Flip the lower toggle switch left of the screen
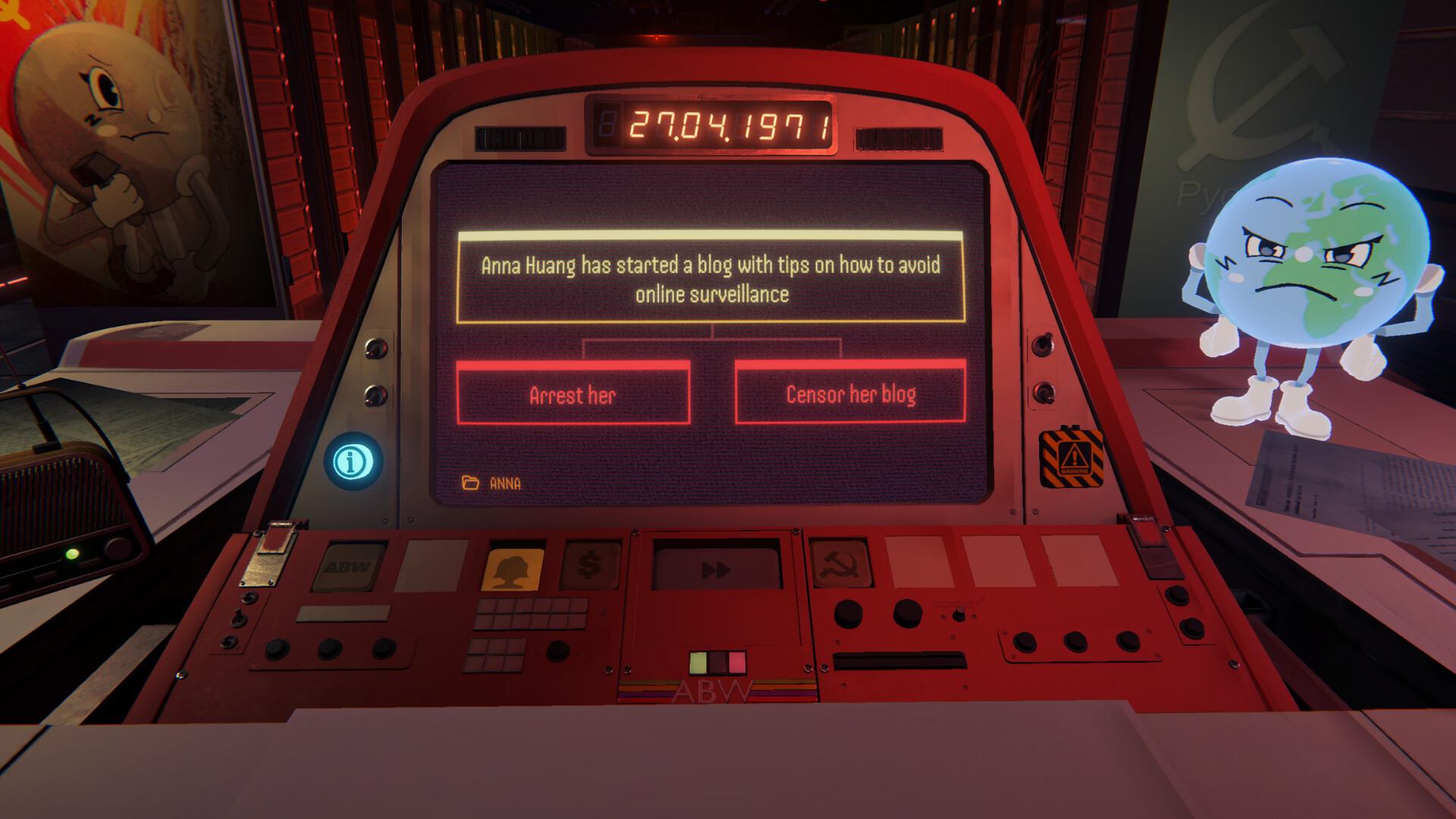The image size is (1456, 819). coord(375,393)
